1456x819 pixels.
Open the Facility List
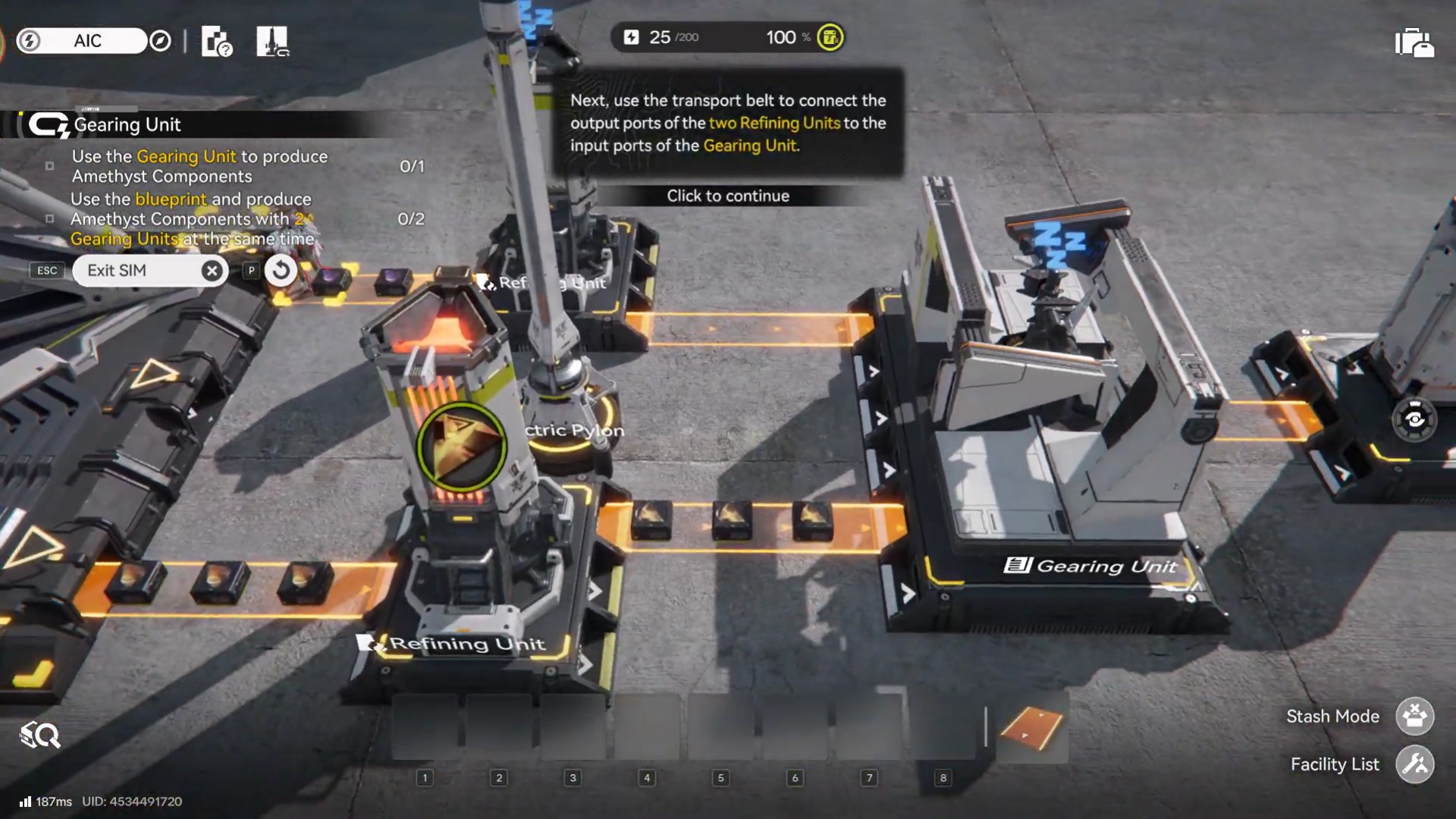1414,764
